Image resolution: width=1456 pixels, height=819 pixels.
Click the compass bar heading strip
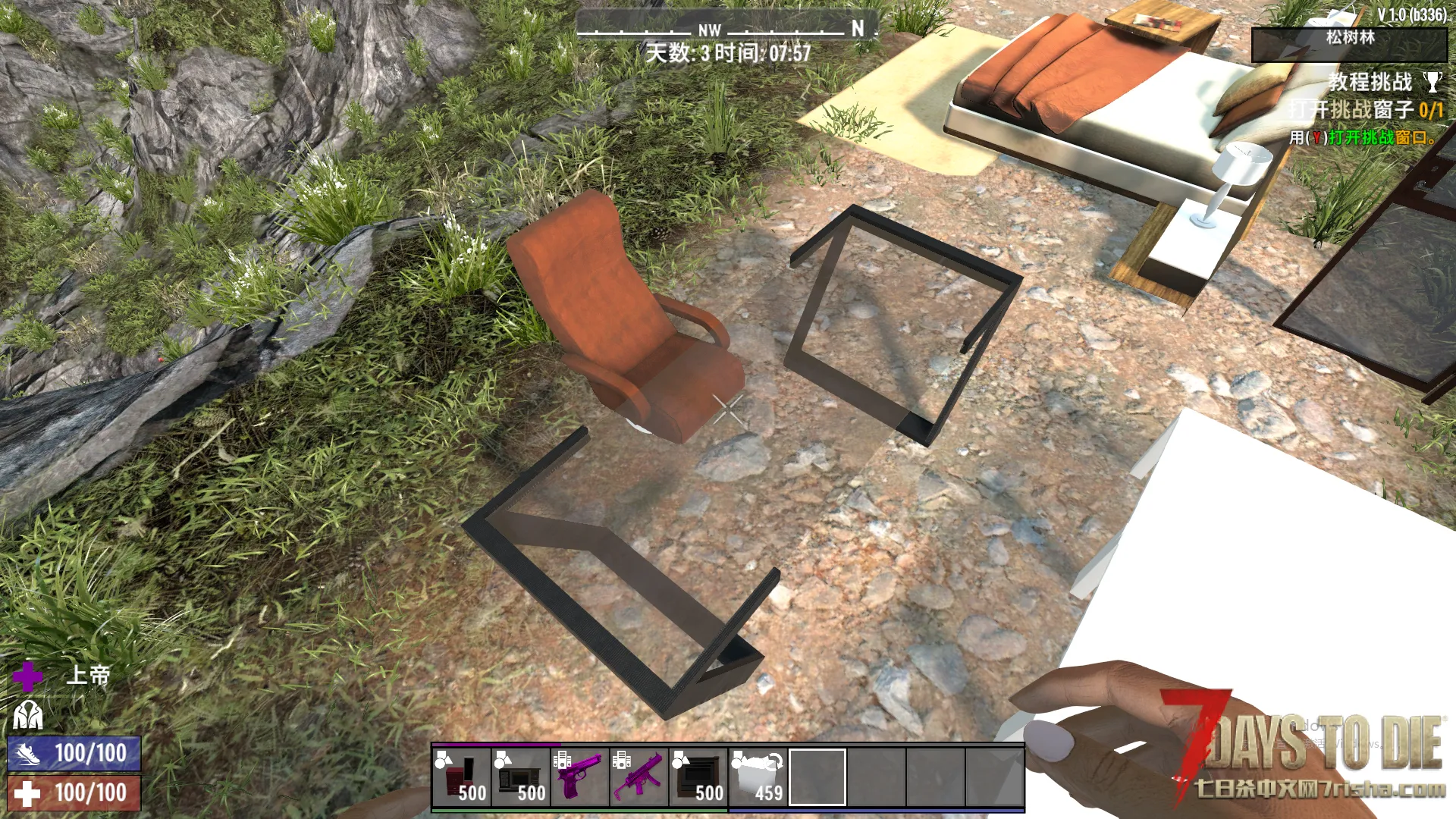(726, 29)
